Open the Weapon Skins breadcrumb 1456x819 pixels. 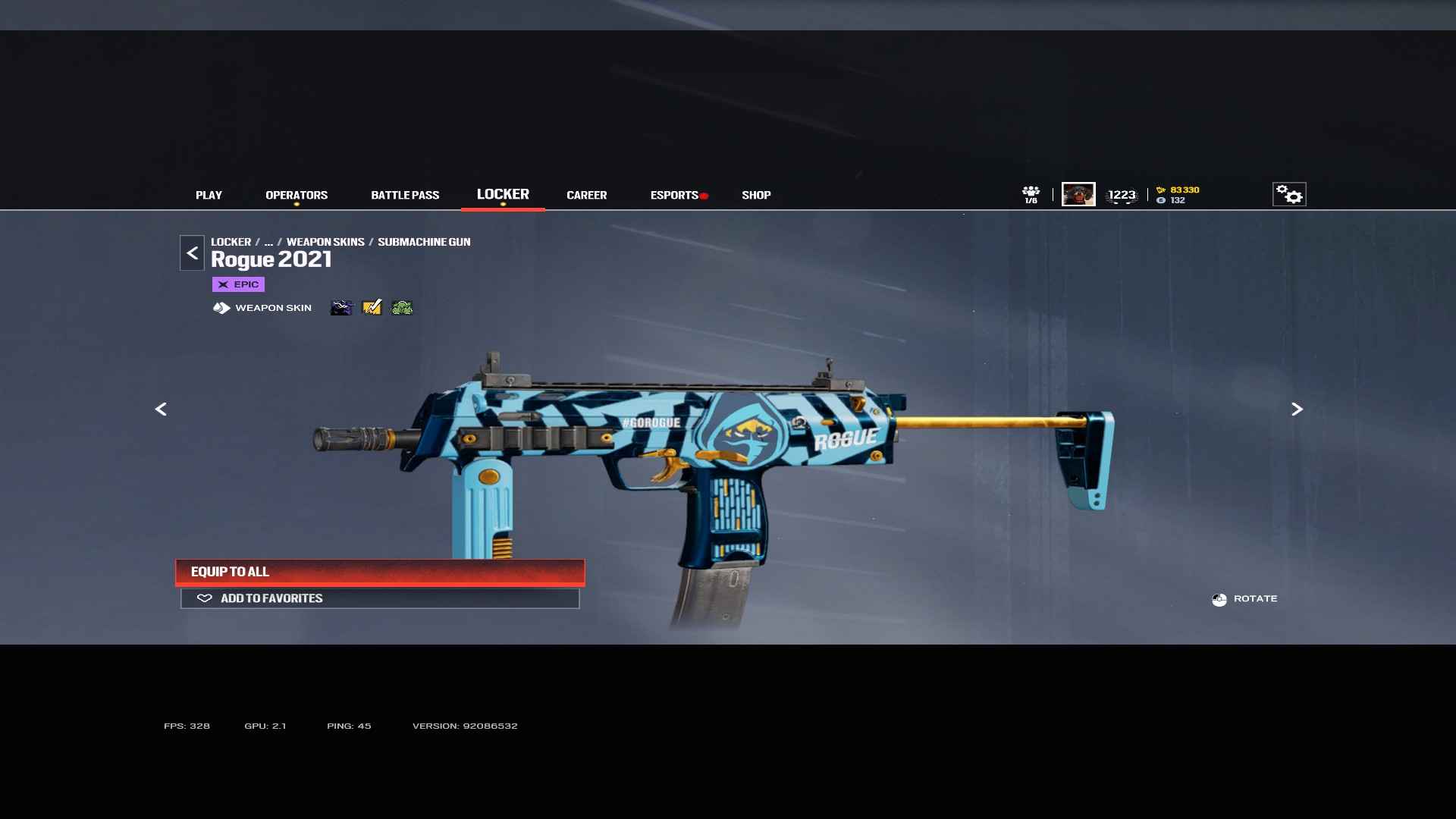tap(325, 242)
